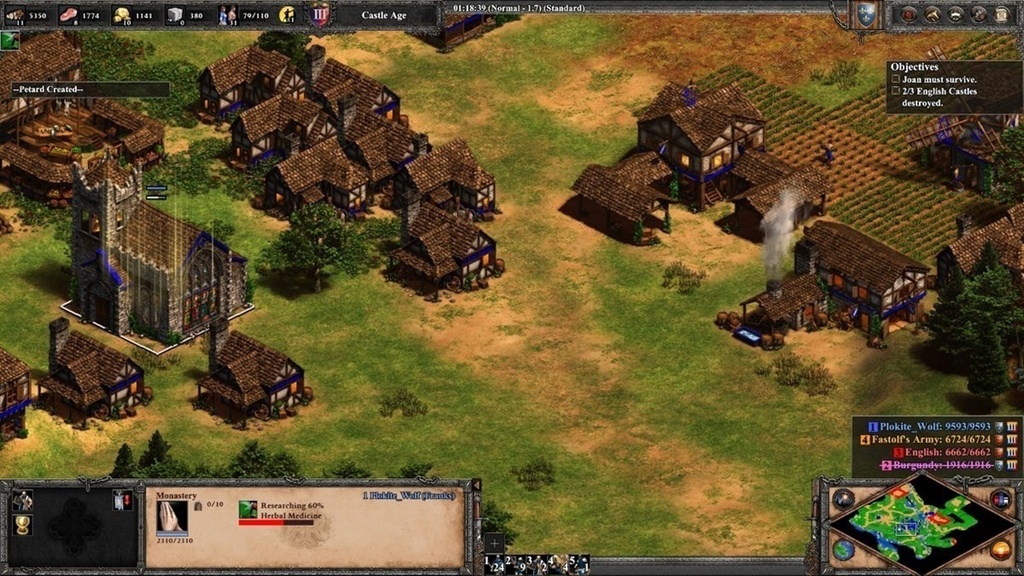The image size is (1024, 576).
Task: Open the tech tree button
Action: [x=932, y=15]
